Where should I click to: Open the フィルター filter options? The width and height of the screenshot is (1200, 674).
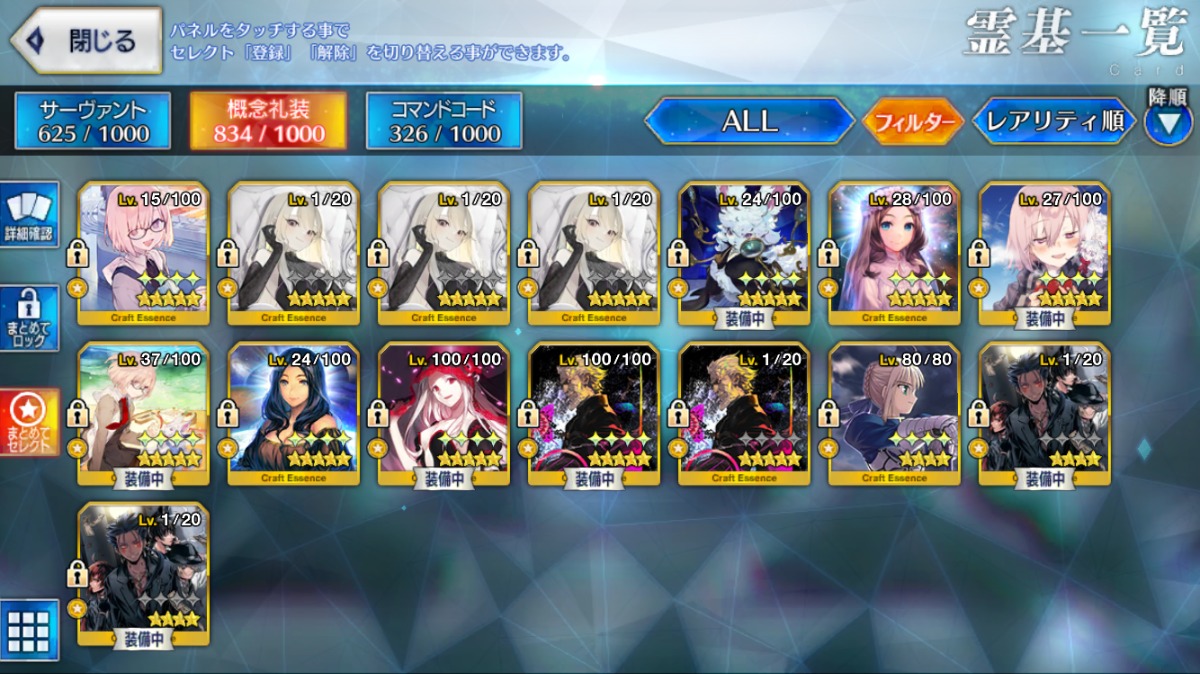912,122
